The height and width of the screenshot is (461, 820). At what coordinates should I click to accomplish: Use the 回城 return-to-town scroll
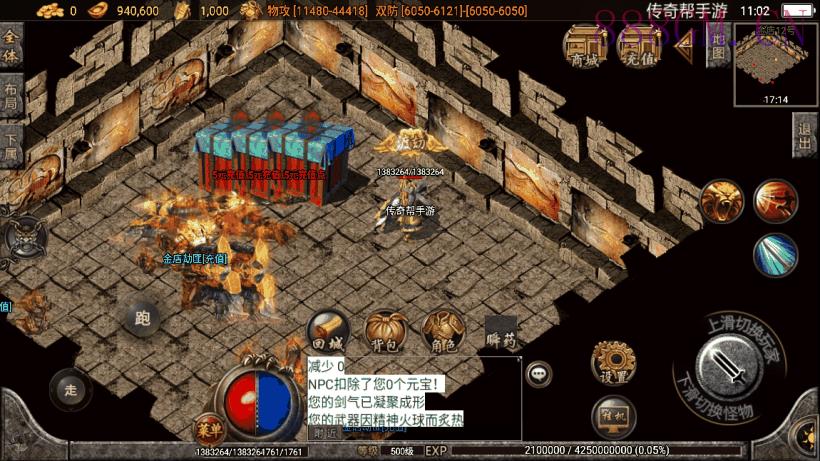[327, 331]
